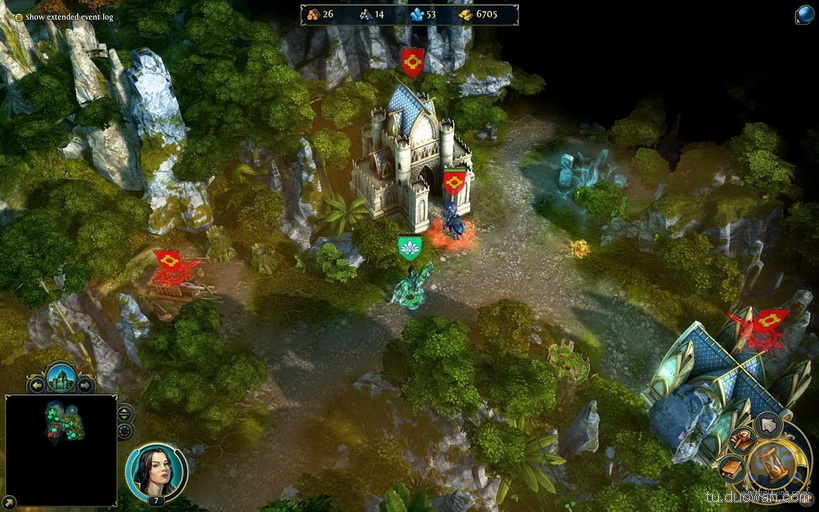
Task: Show the extended event log
Action: [18, 17]
